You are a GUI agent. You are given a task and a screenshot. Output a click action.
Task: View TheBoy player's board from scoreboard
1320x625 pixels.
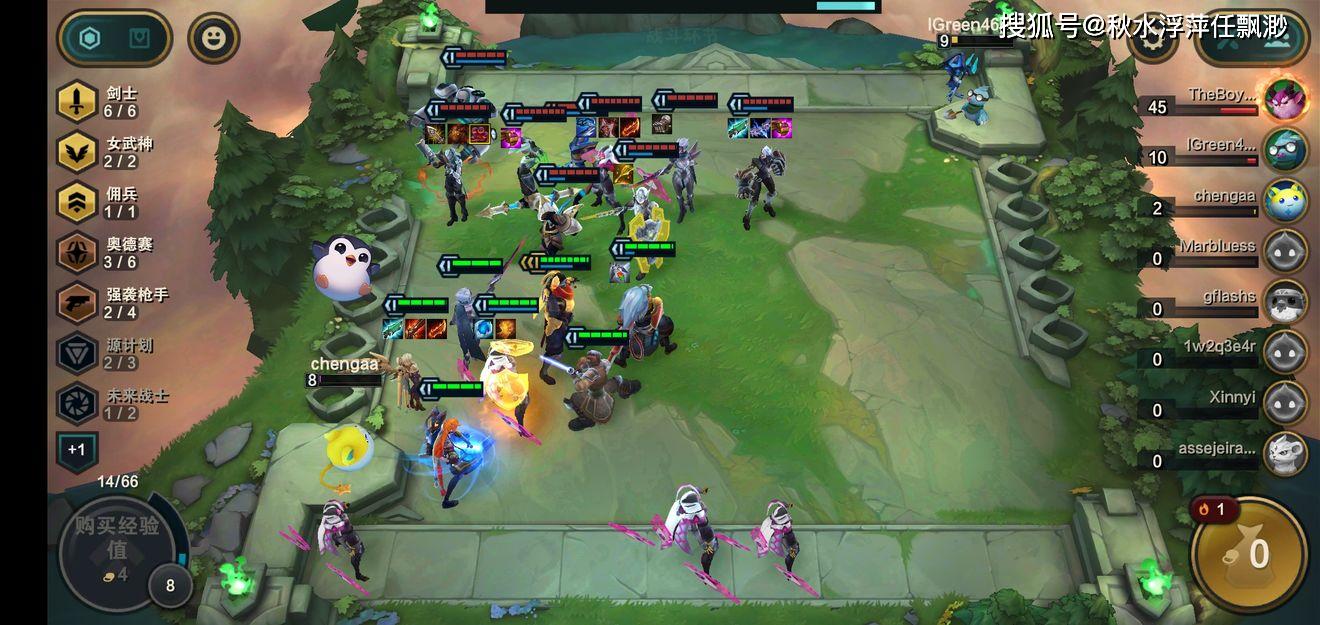(1285, 98)
